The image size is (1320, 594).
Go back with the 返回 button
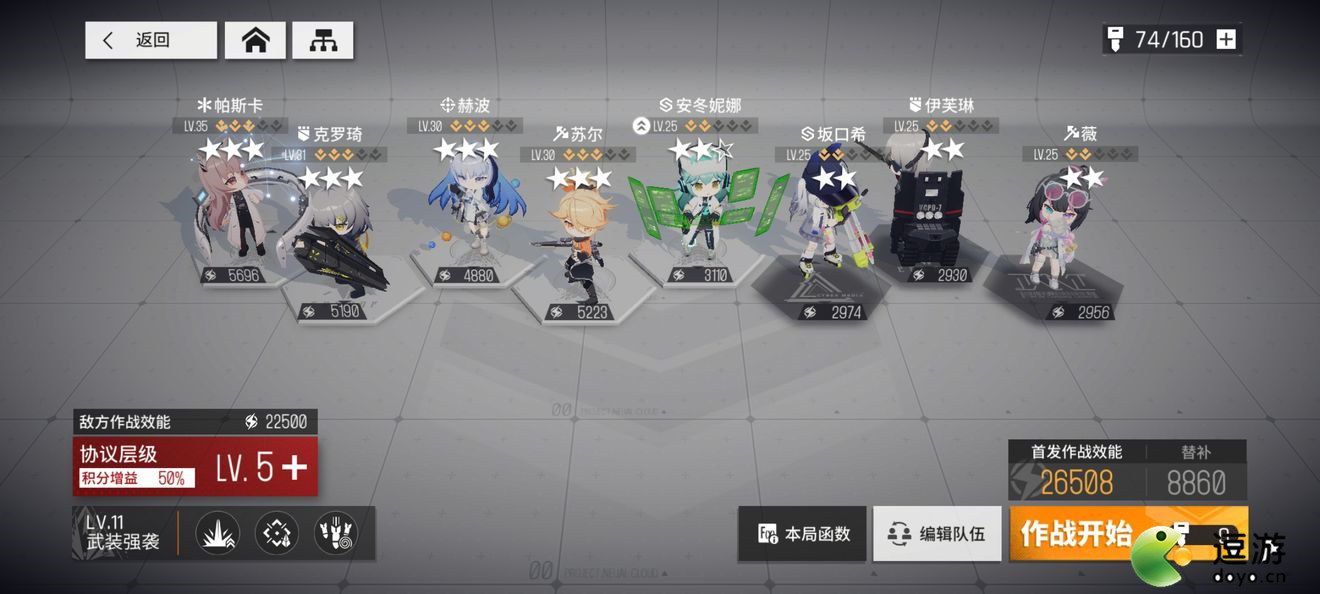pyautogui.click(x=151, y=40)
